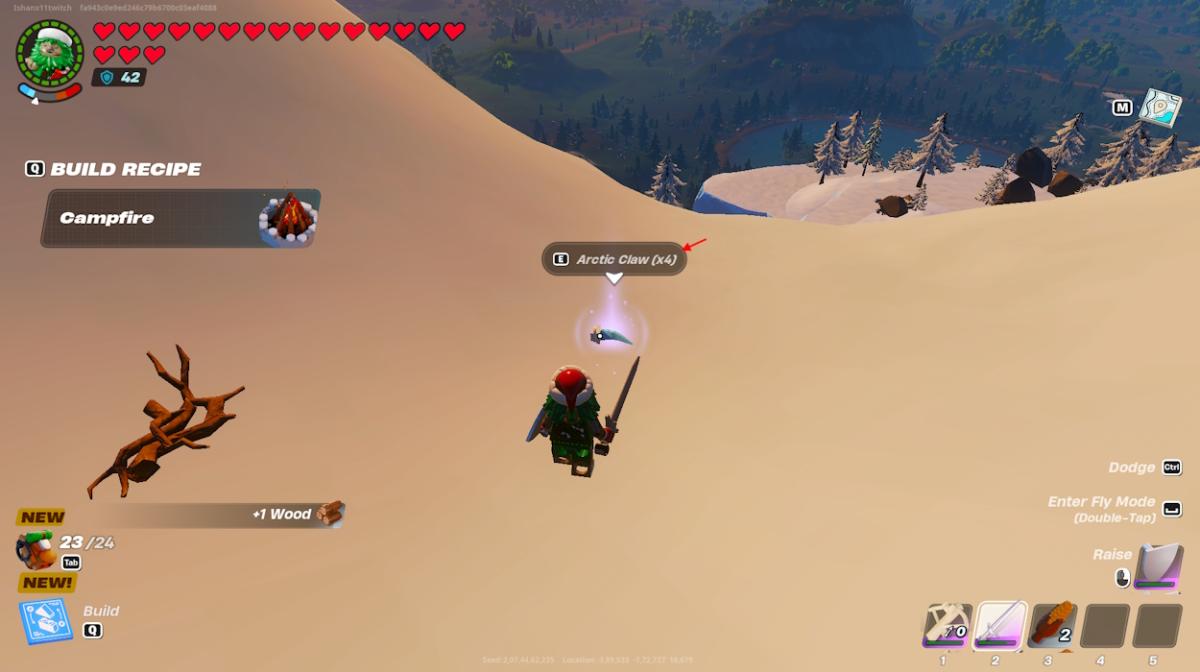The width and height of the screenshot is (1200, 672).
Task: Open the blue Build blueprint menu
Action: [x=46, y=620]
